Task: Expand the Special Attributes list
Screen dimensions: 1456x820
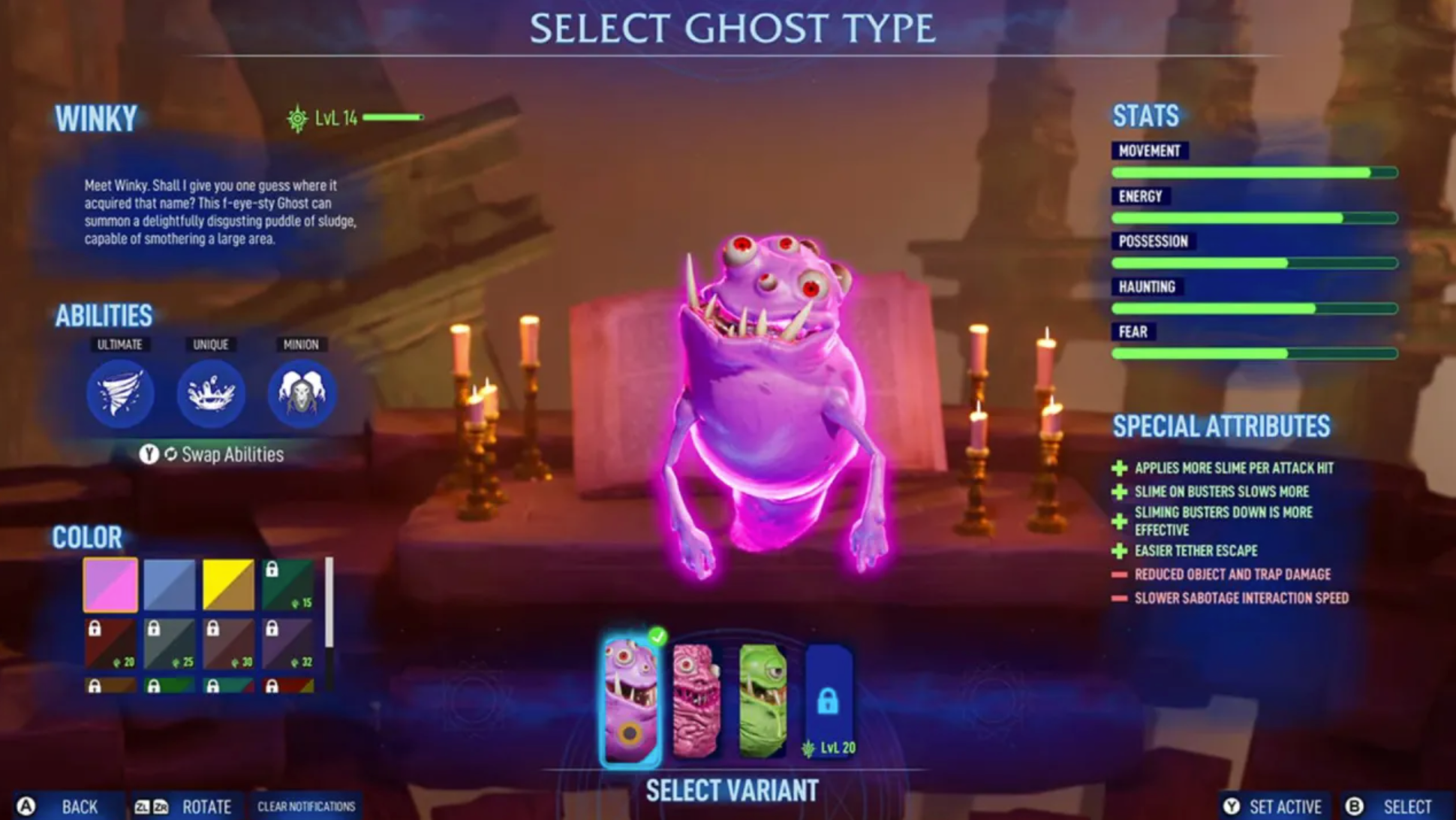Action: pyautogui.click(x=1222, y=427)
